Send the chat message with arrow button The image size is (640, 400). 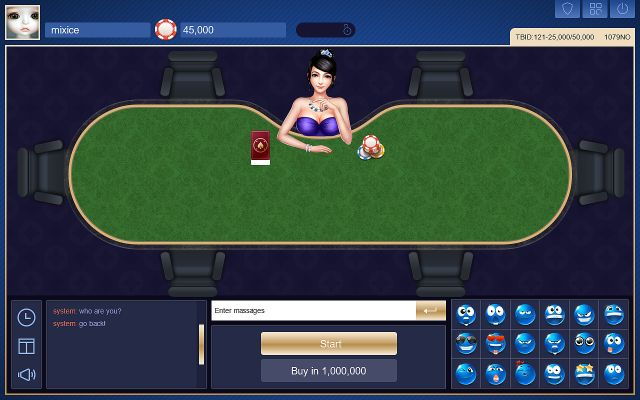pyautogui.click(x=431, y=311)
